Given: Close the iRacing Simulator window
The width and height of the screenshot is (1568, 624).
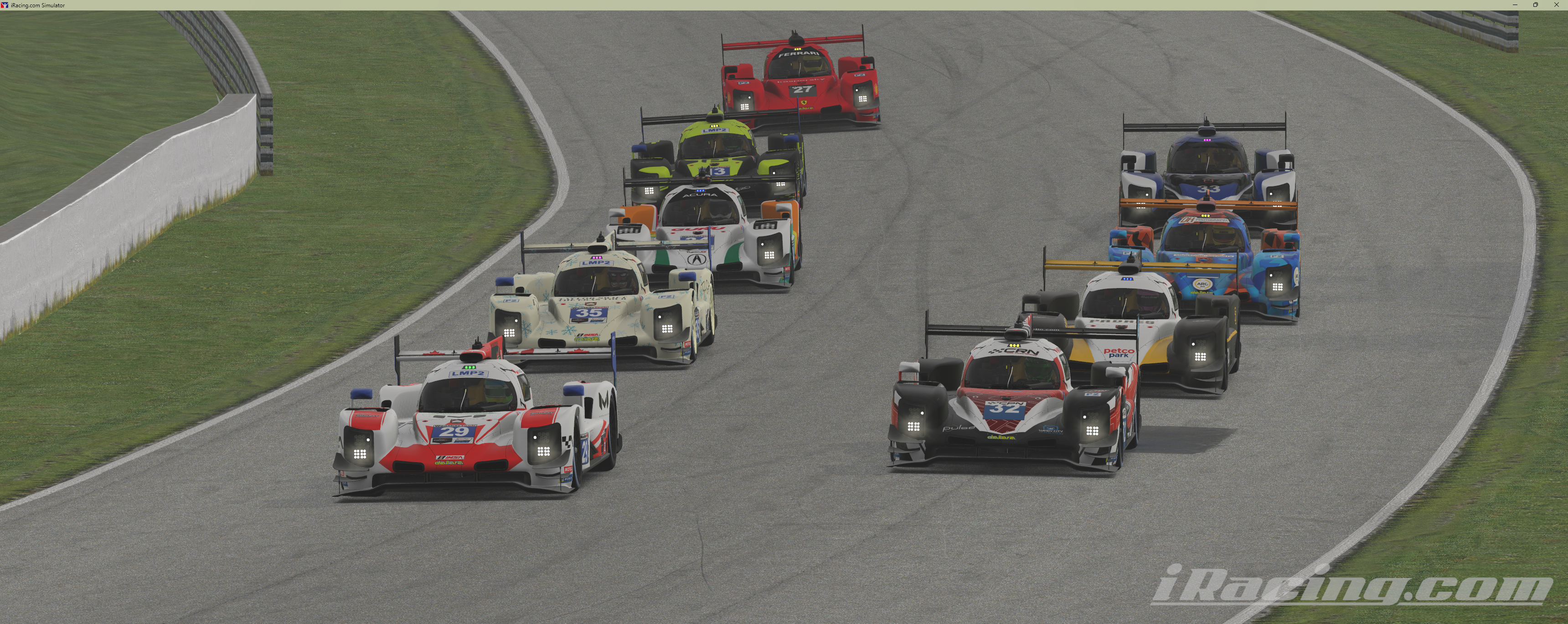Looking at the screenshot, I should point(1557,5).
